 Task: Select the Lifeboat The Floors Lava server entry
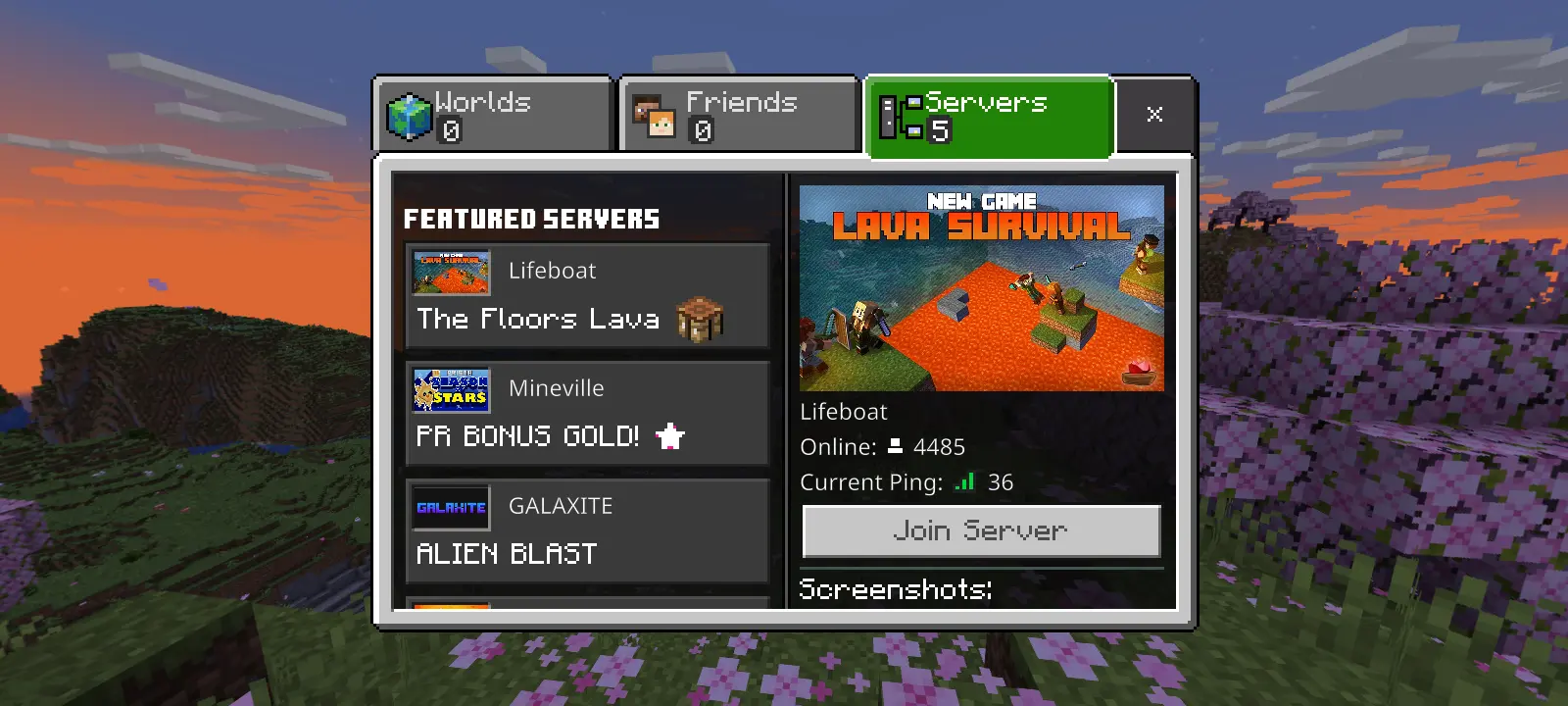tap(586, 295)
